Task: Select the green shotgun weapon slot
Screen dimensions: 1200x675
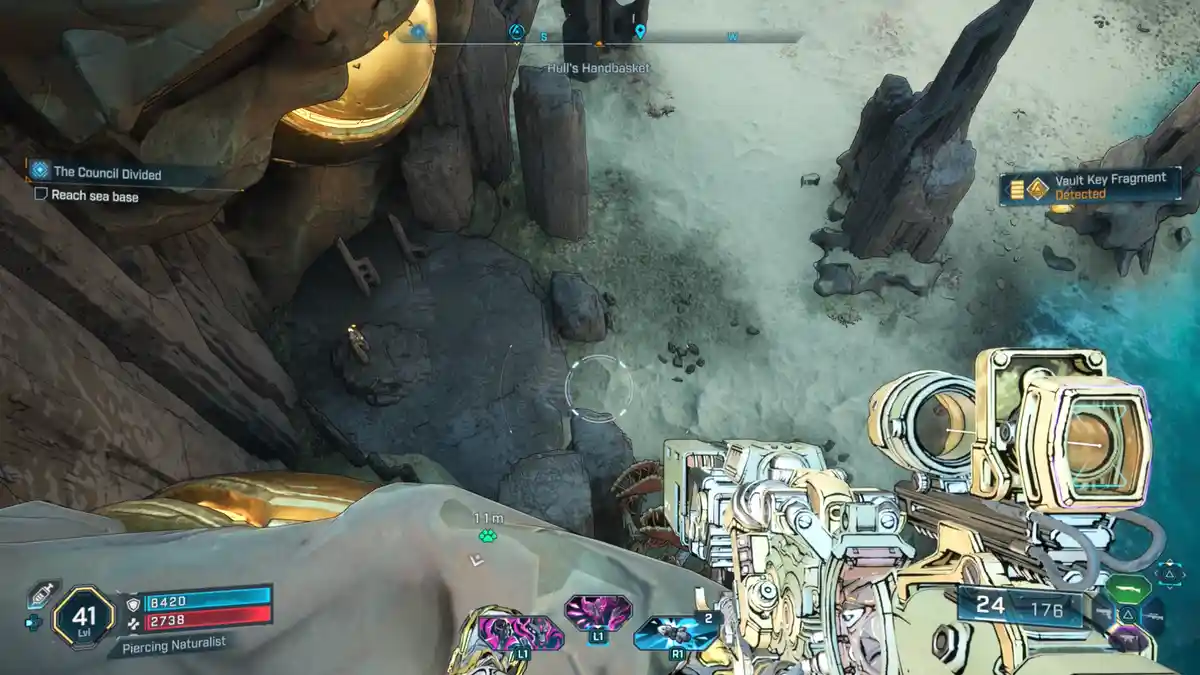Action: [1128, 590]
